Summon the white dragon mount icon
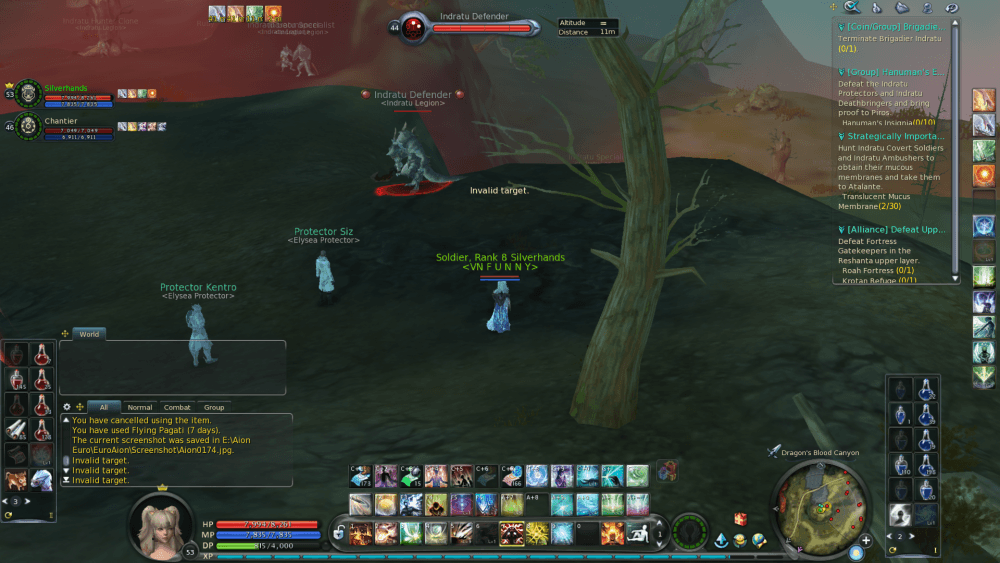 [x=41, y=480]
